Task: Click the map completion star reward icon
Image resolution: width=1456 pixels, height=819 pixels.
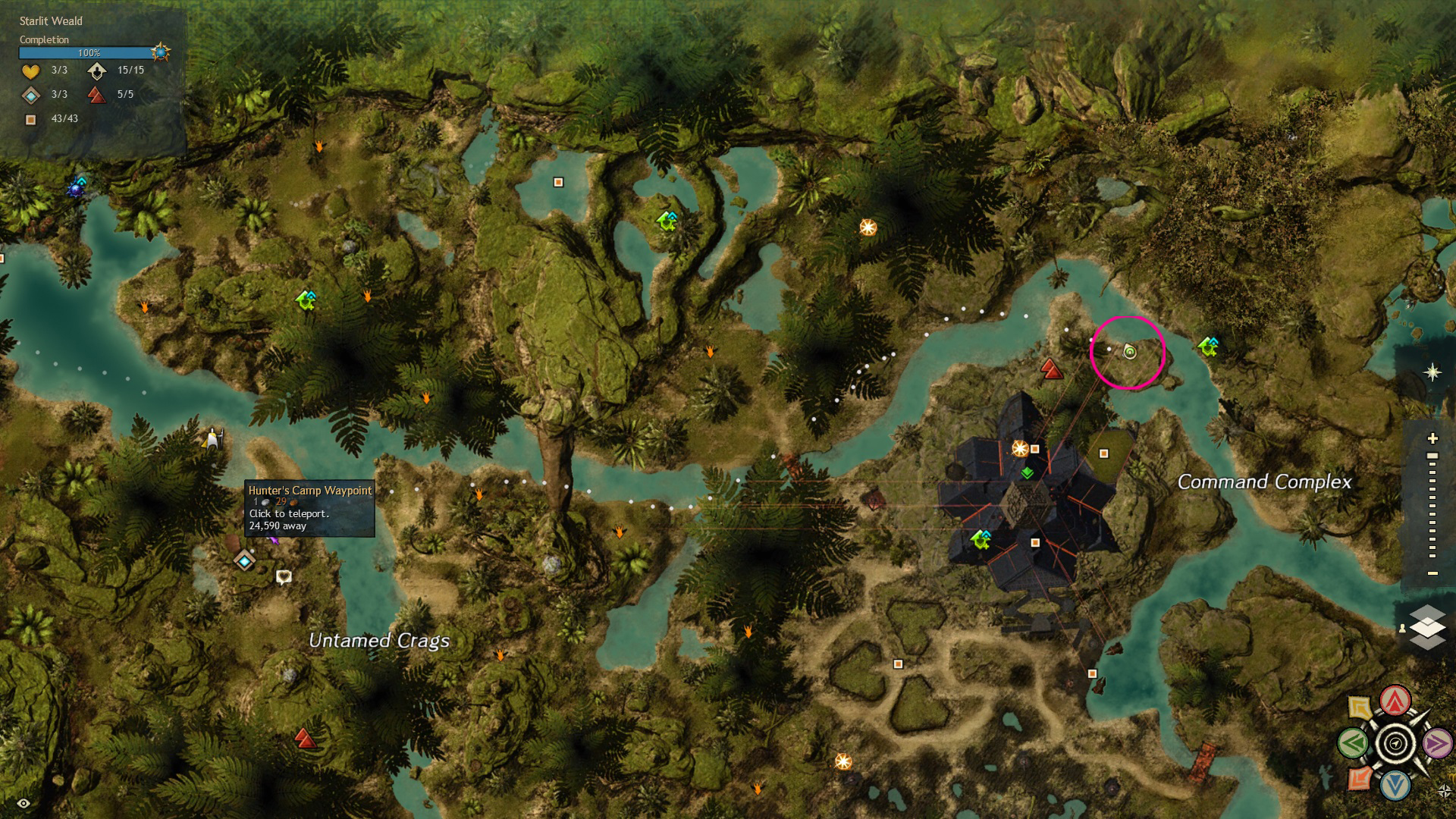Action: pos(161,52)
